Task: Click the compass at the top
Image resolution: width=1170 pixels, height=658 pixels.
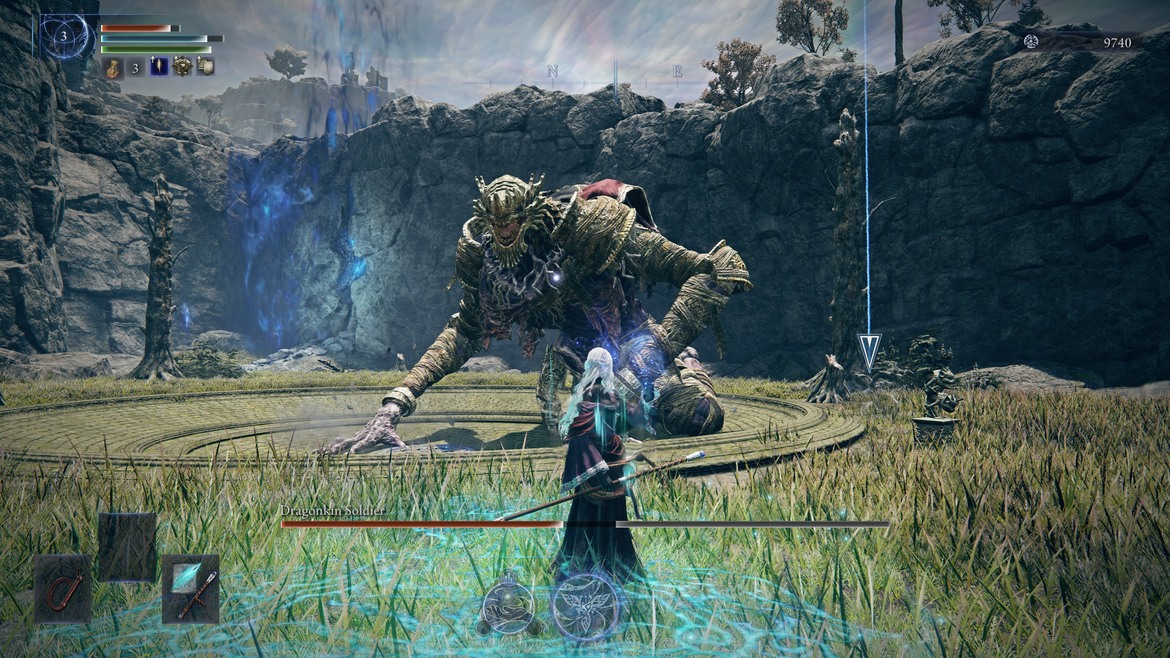Action: (614, 71)
